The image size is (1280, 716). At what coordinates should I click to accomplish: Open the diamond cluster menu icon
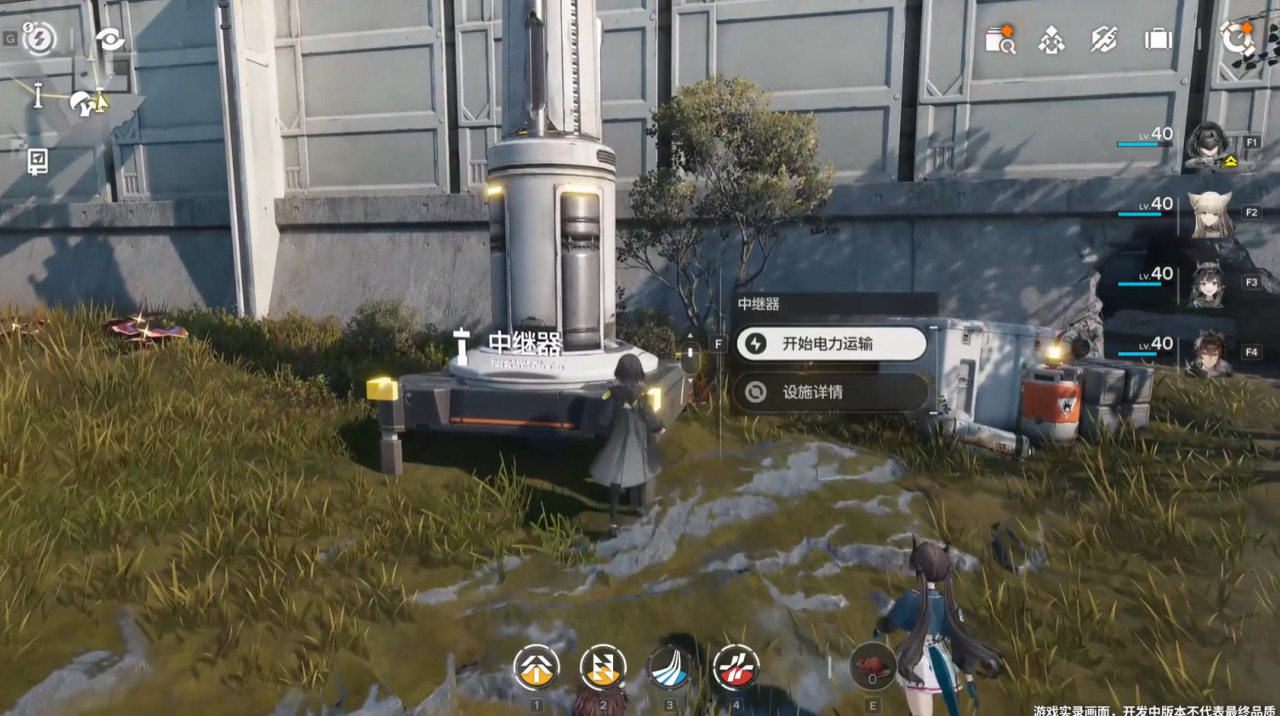pos(1051,40)
